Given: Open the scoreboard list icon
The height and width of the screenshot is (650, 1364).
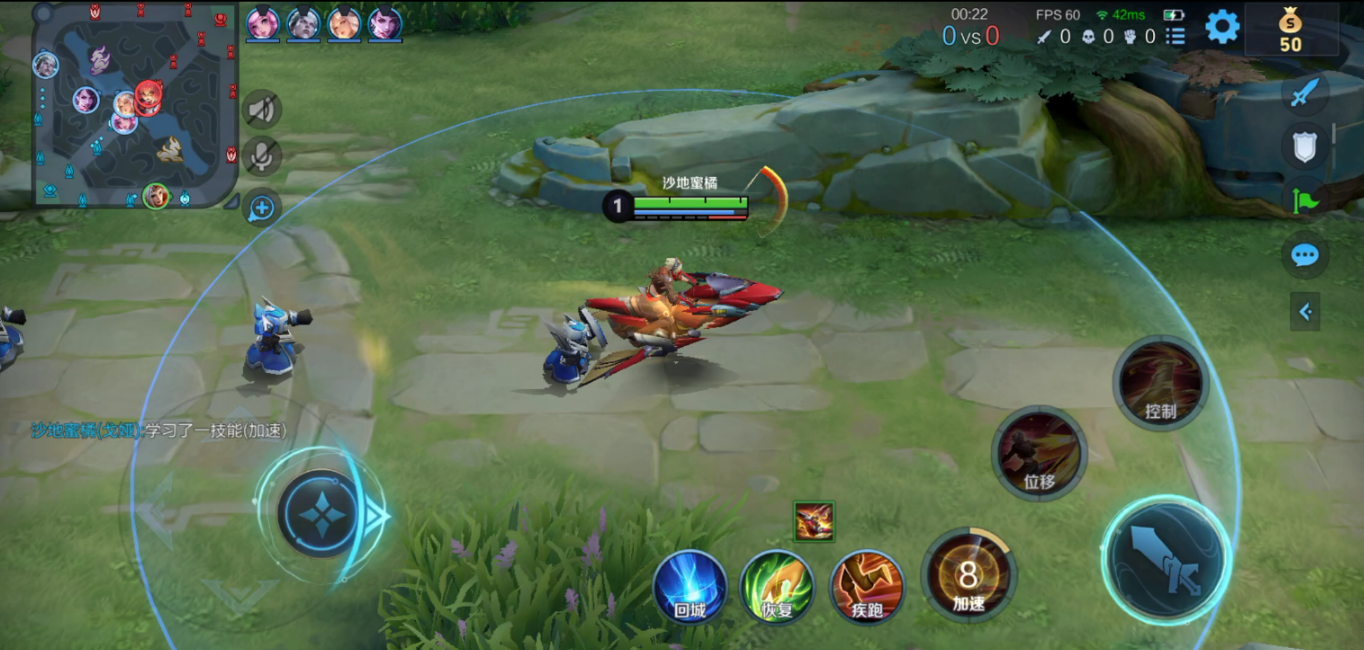Looking at the screenshot, I should 1176,37.
